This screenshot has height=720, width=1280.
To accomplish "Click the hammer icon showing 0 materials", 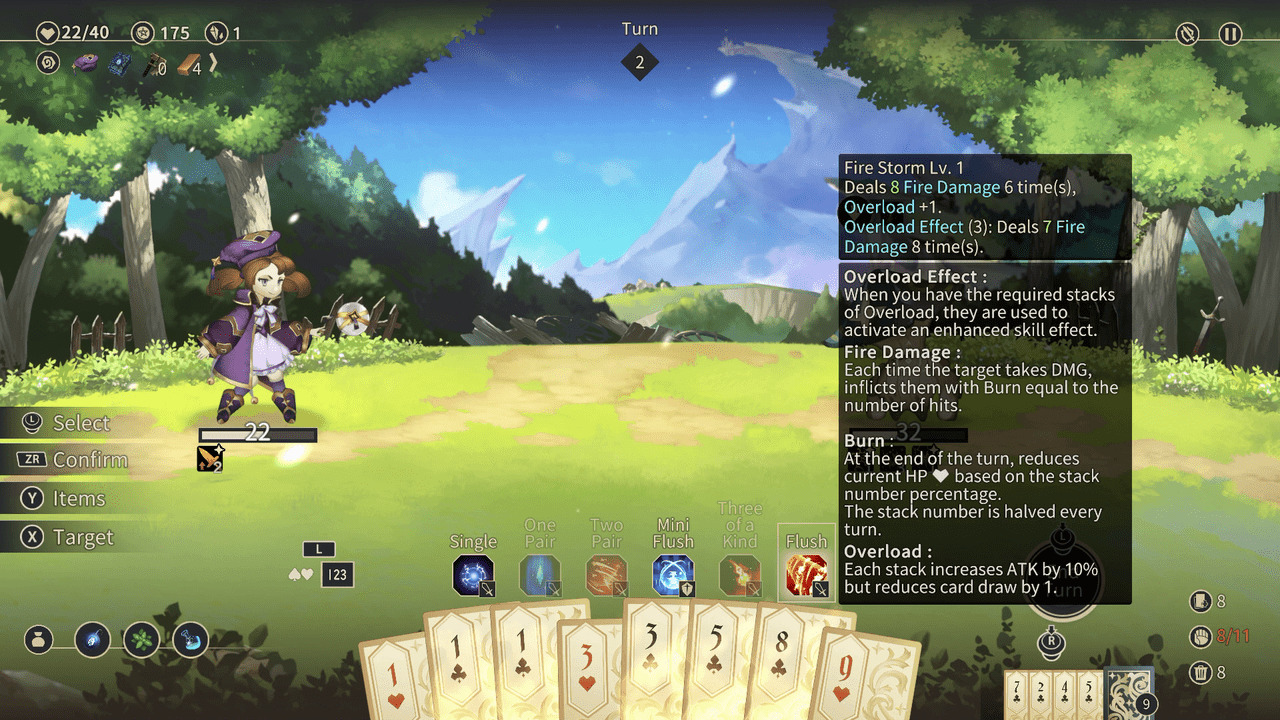I will [x=152, y=64].
